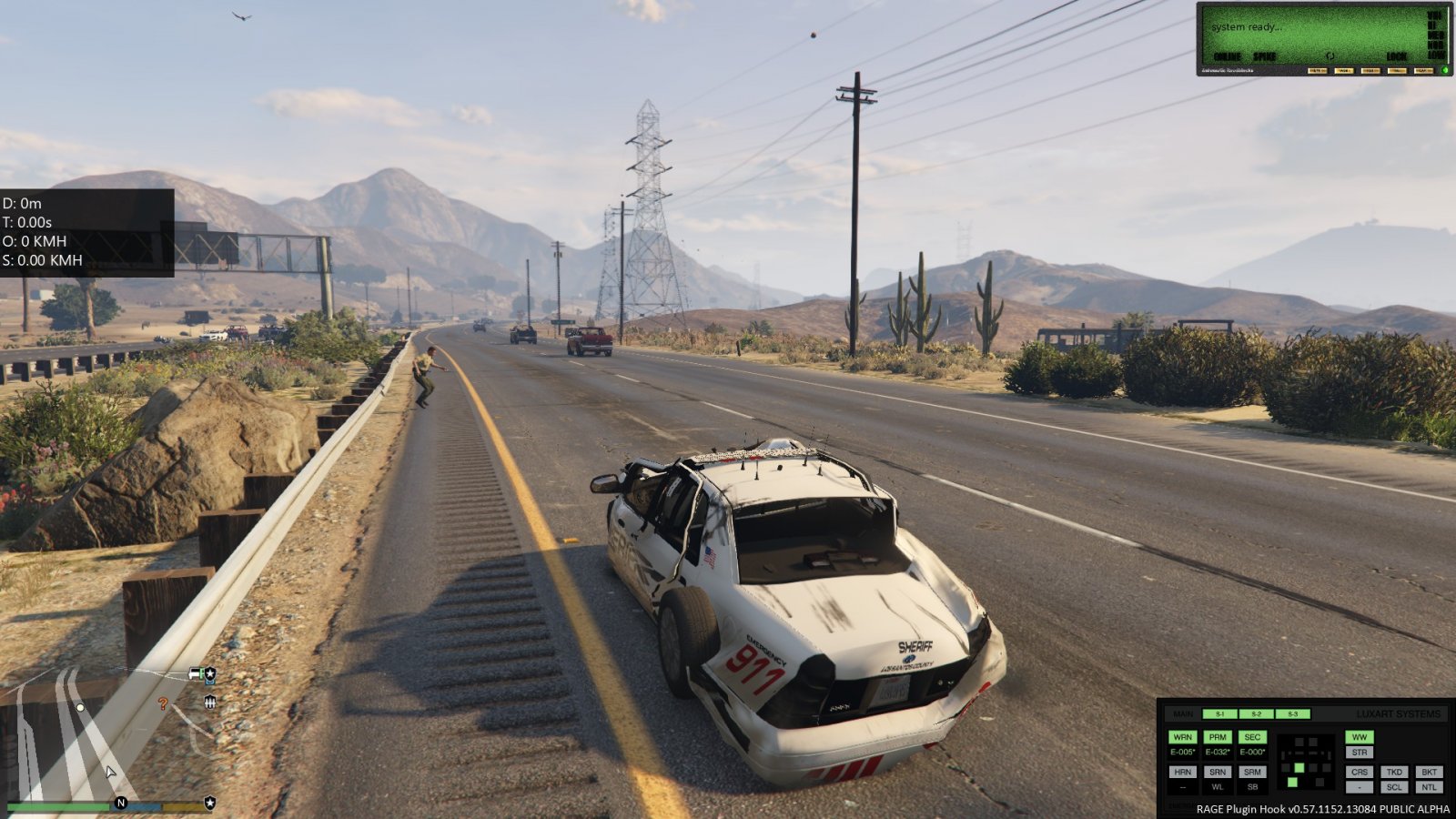Activate the SRM button on the siren panel
The width and height of the screenshot is (1456, 819).
click(1252, 772)
